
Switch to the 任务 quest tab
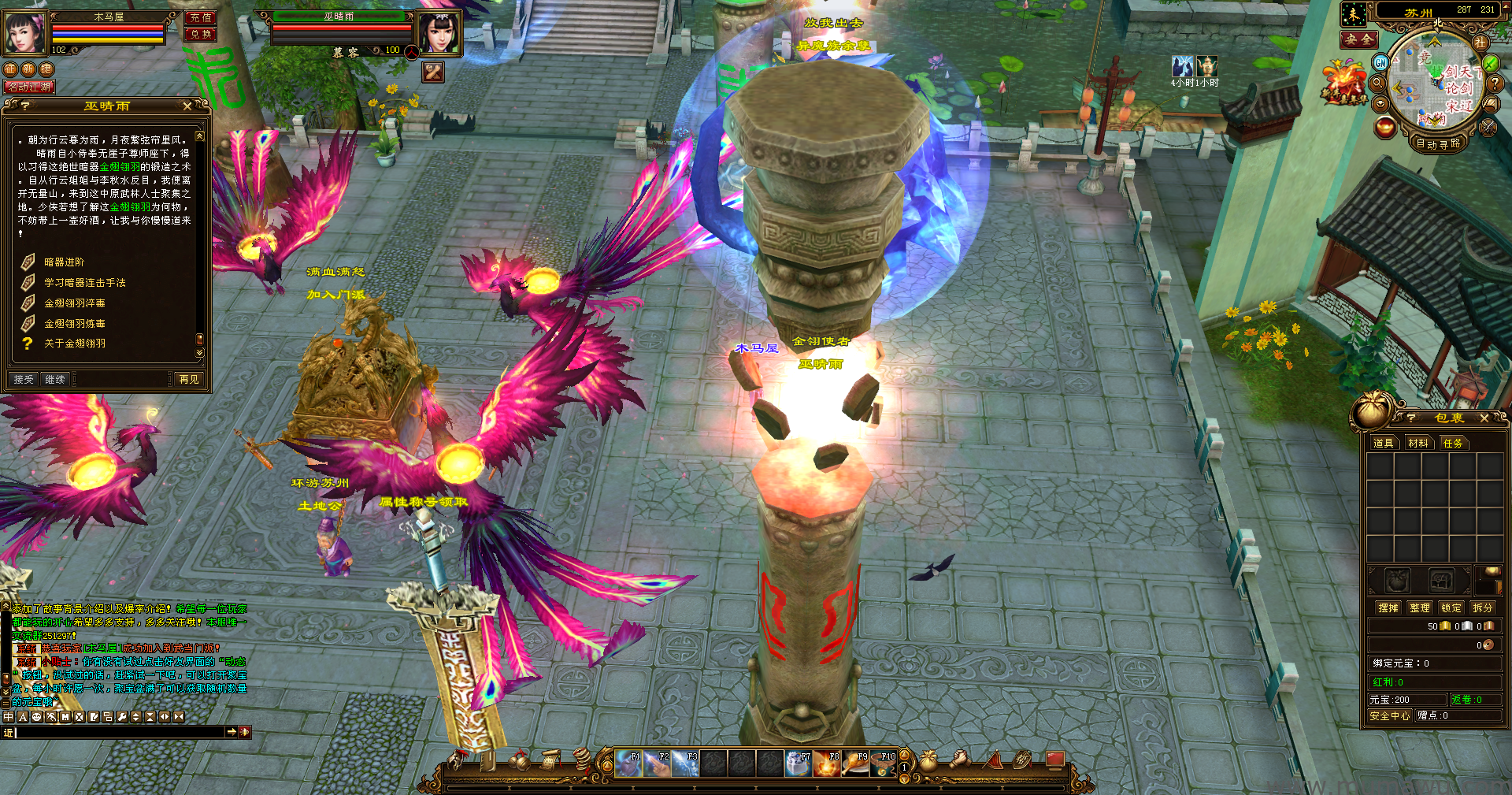pos(1453,444)
